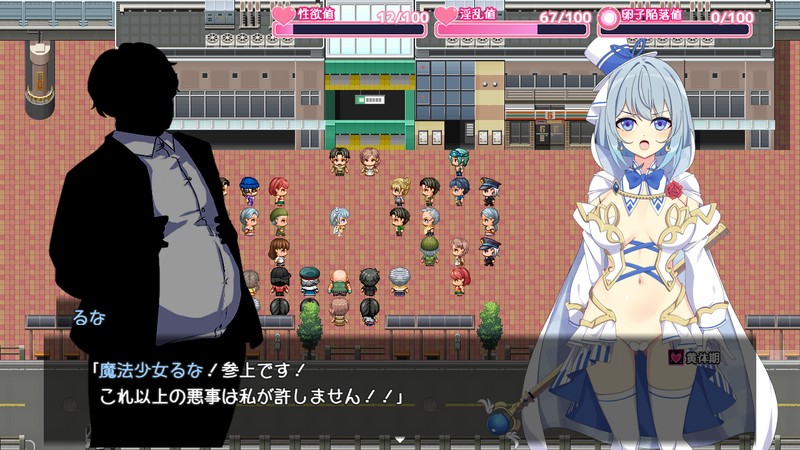The image size is (800, 450).
Task: Click the dialogue continue arrow
Action: tap(399, 438)
